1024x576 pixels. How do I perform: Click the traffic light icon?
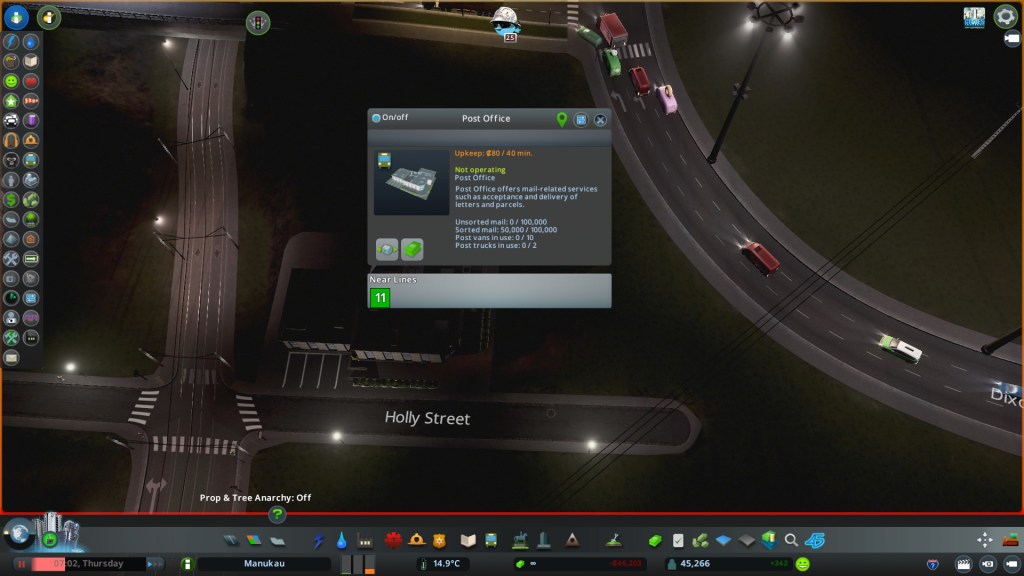click(x=258, y=21)
